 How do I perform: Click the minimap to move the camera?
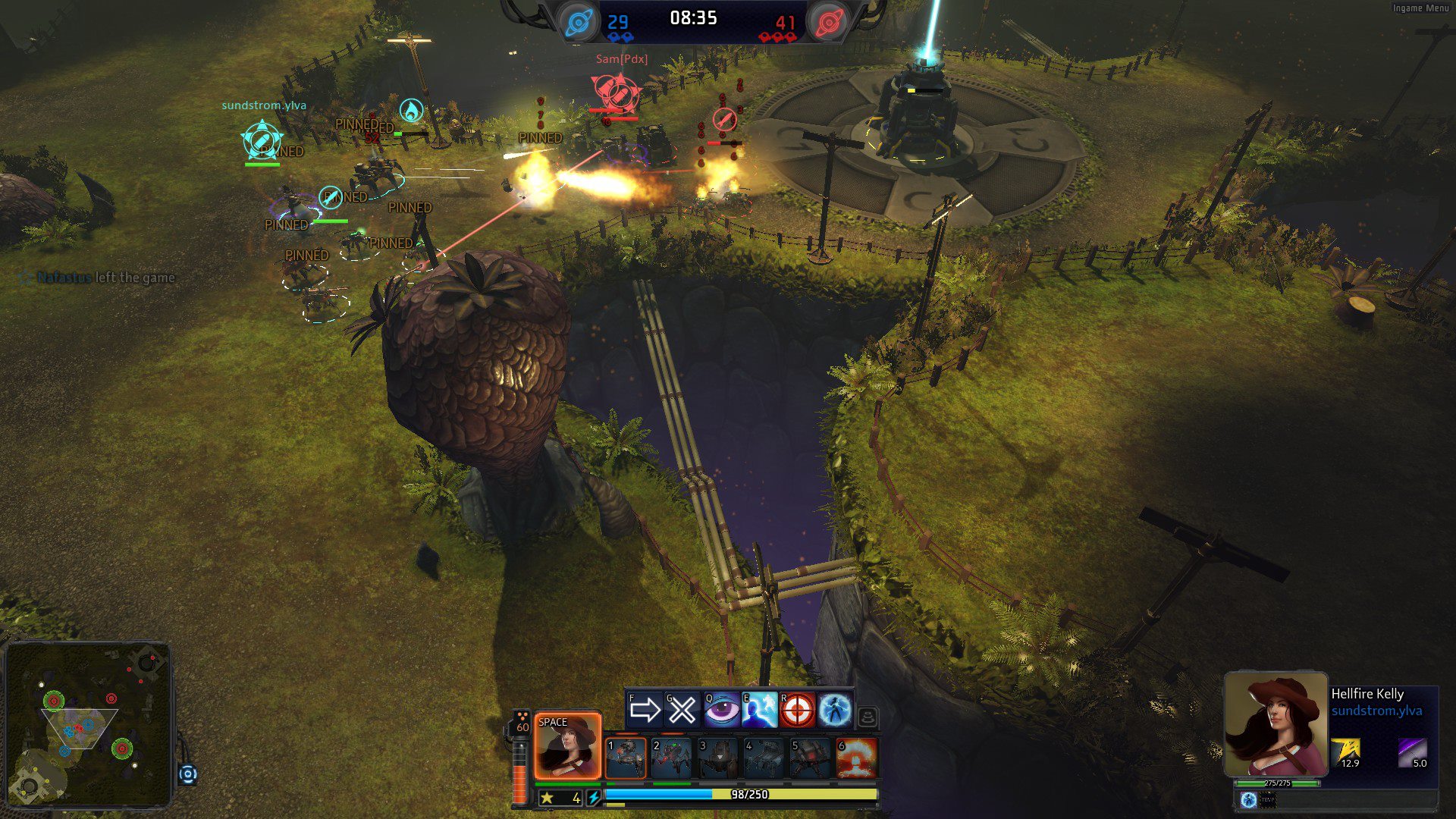click(87, 724)
